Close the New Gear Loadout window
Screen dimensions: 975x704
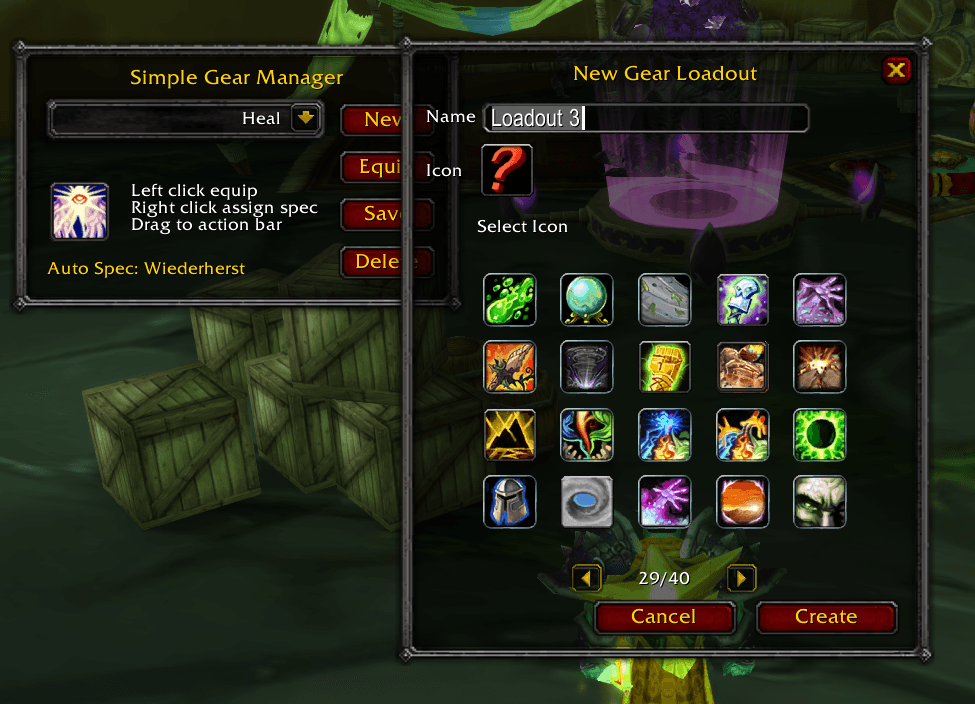[896, 70]
